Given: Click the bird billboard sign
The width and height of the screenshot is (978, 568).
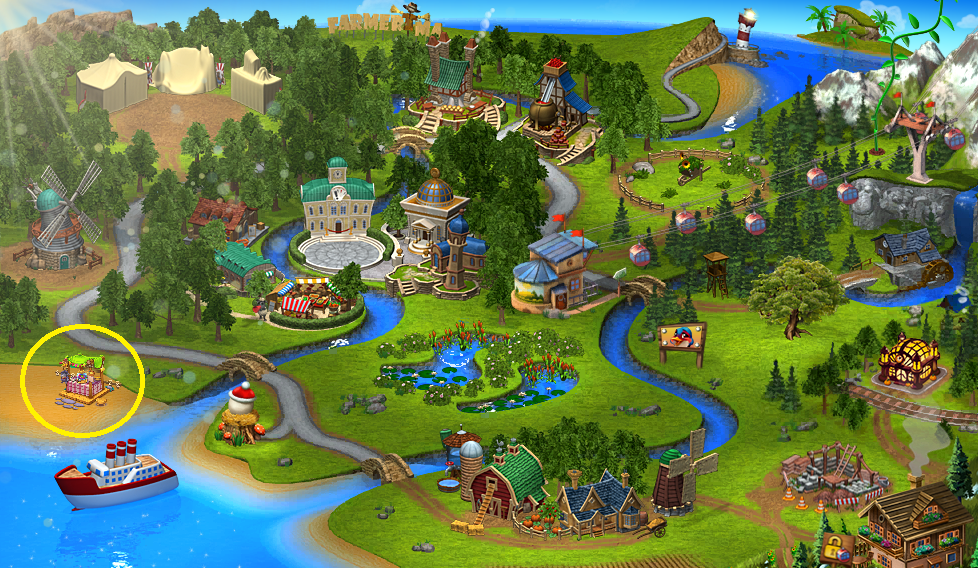Looking at the screenshot, I should [x=681, y=341].
